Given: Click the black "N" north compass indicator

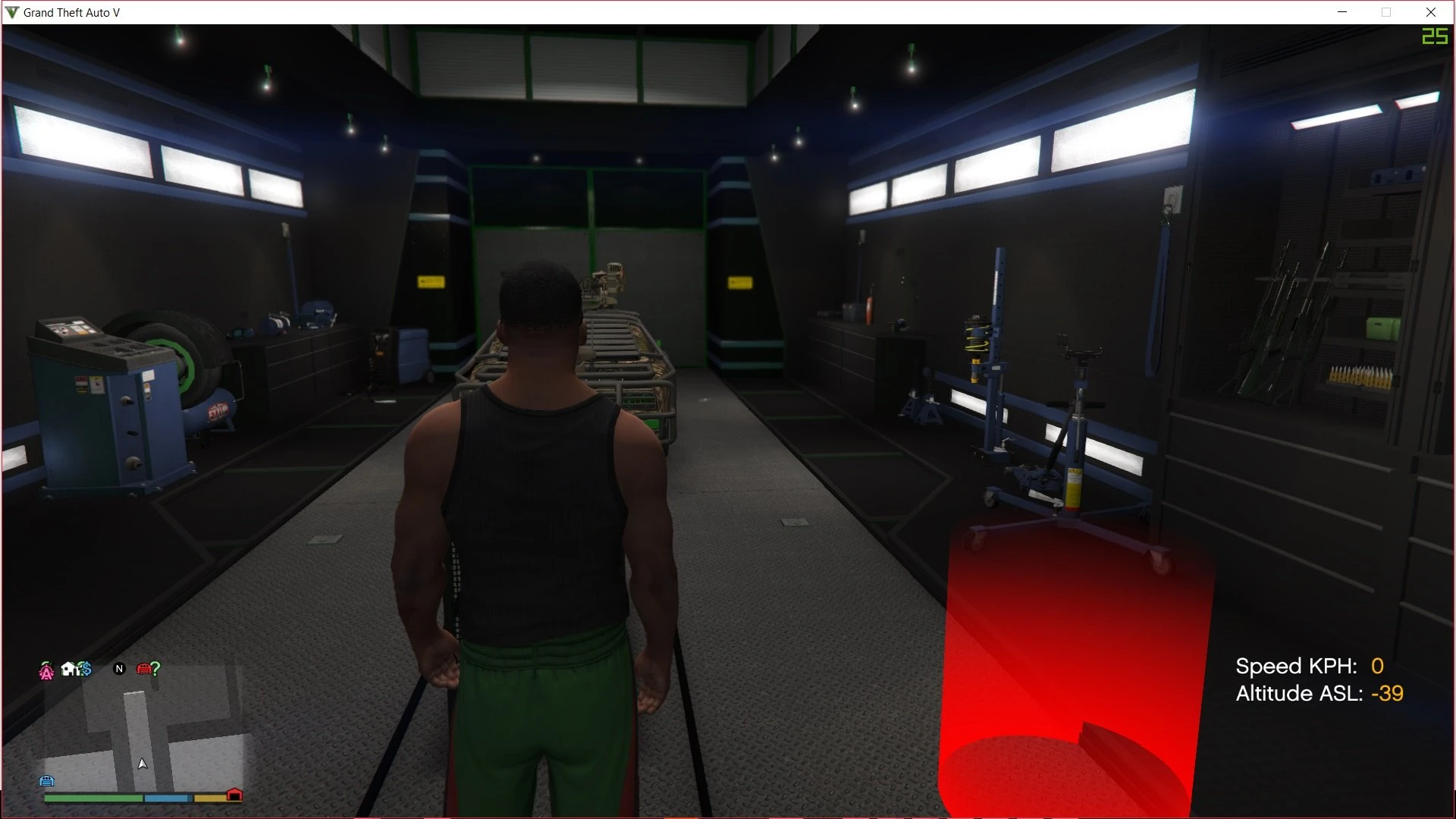Looking at the screenshot, I should click(x=119, y=669).
